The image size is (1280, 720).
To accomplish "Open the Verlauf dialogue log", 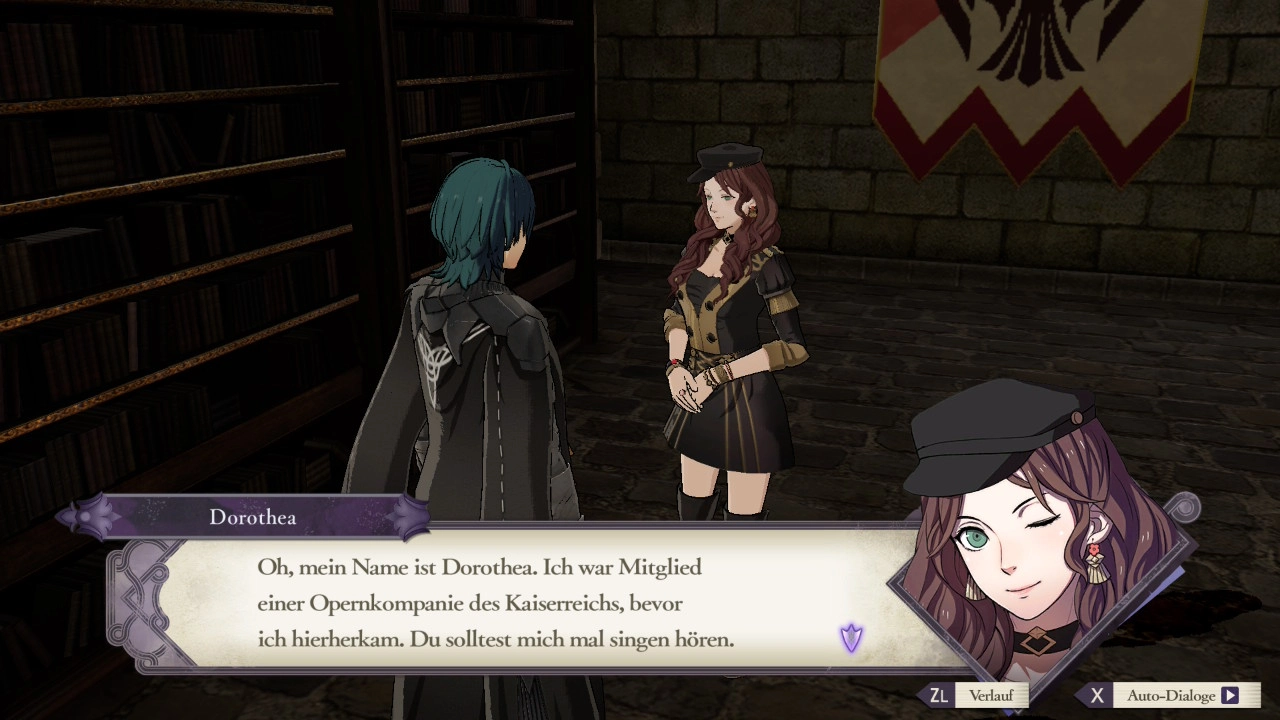I will pyautogui.click(x=977, y=696).
